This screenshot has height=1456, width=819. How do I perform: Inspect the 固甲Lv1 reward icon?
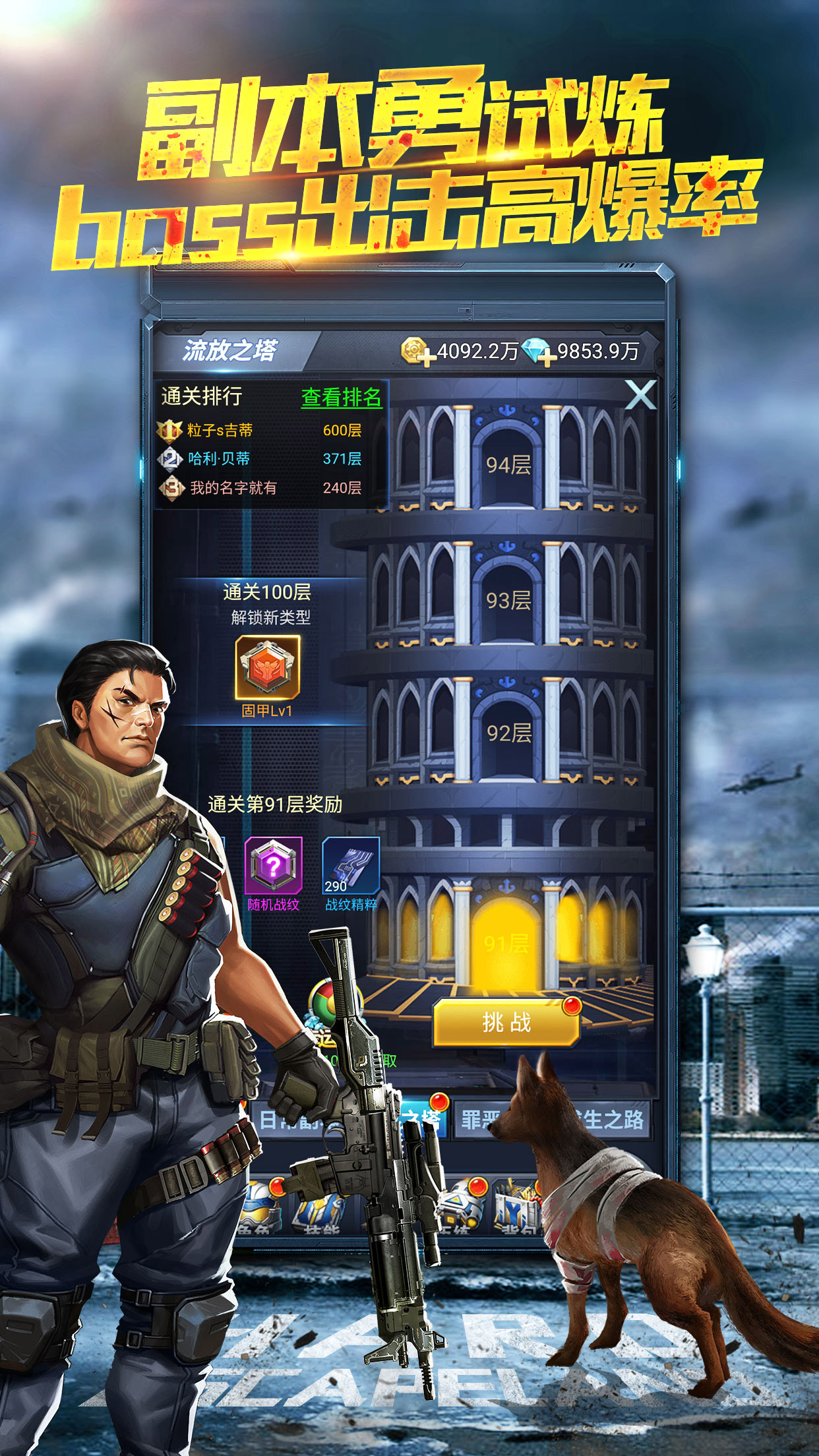pyautogui.click(x=268, y=668)
